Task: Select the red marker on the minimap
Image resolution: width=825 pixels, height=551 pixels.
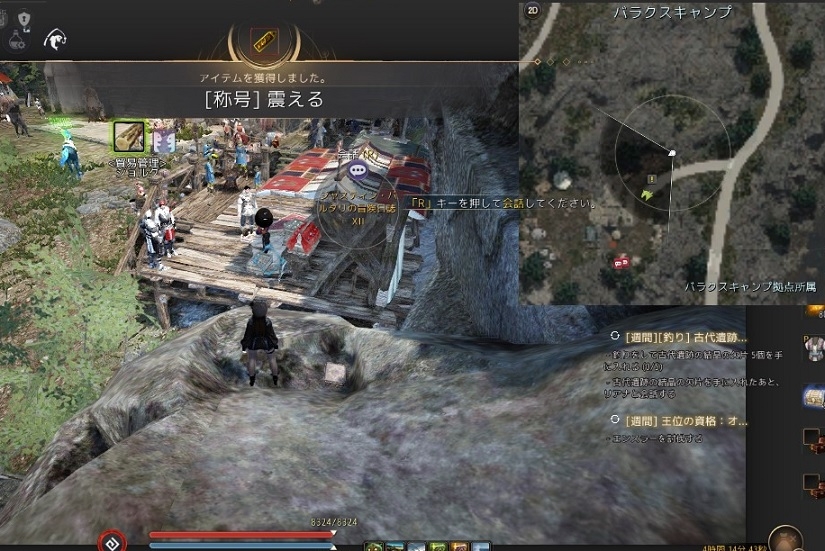Action: coord(622,262)
